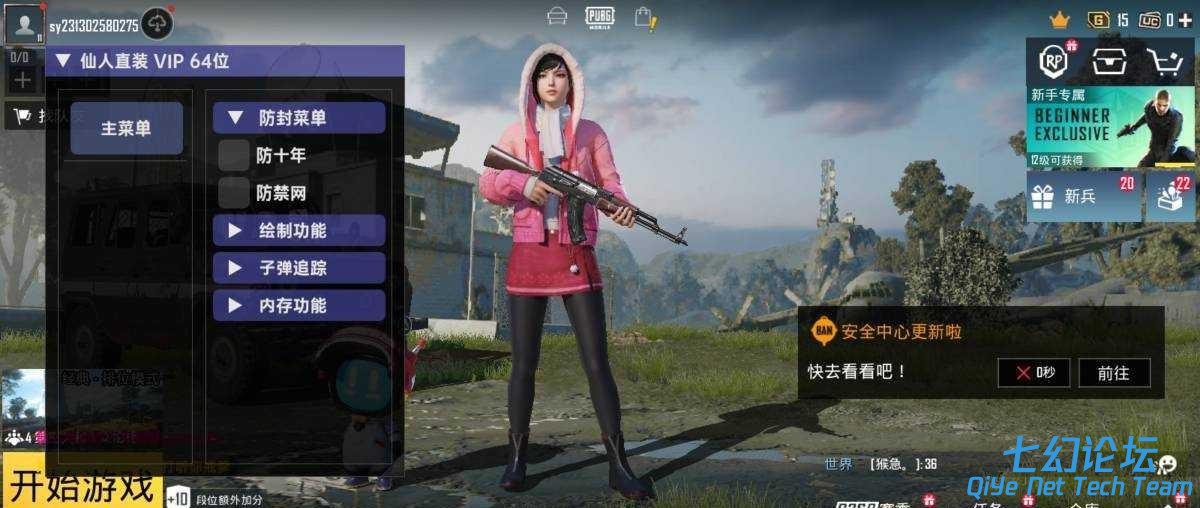
Task: Toggle the 防禁网 checkbox
Action: [234, 192]
